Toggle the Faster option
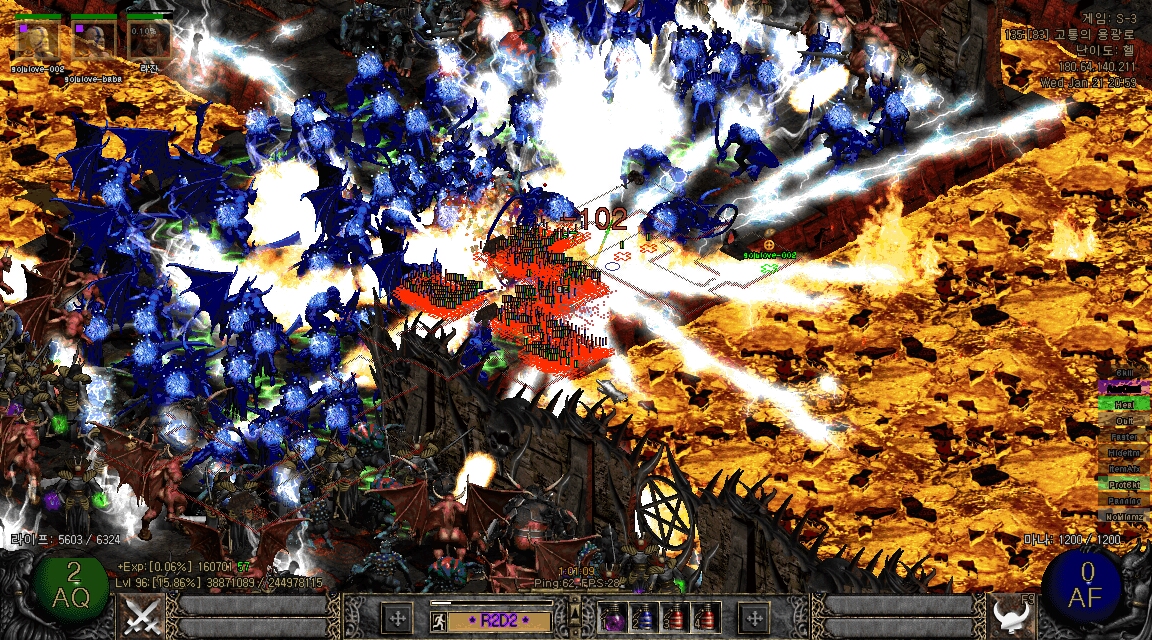The width and height of the screenshot is (1152, 640). coord(1124,436)
